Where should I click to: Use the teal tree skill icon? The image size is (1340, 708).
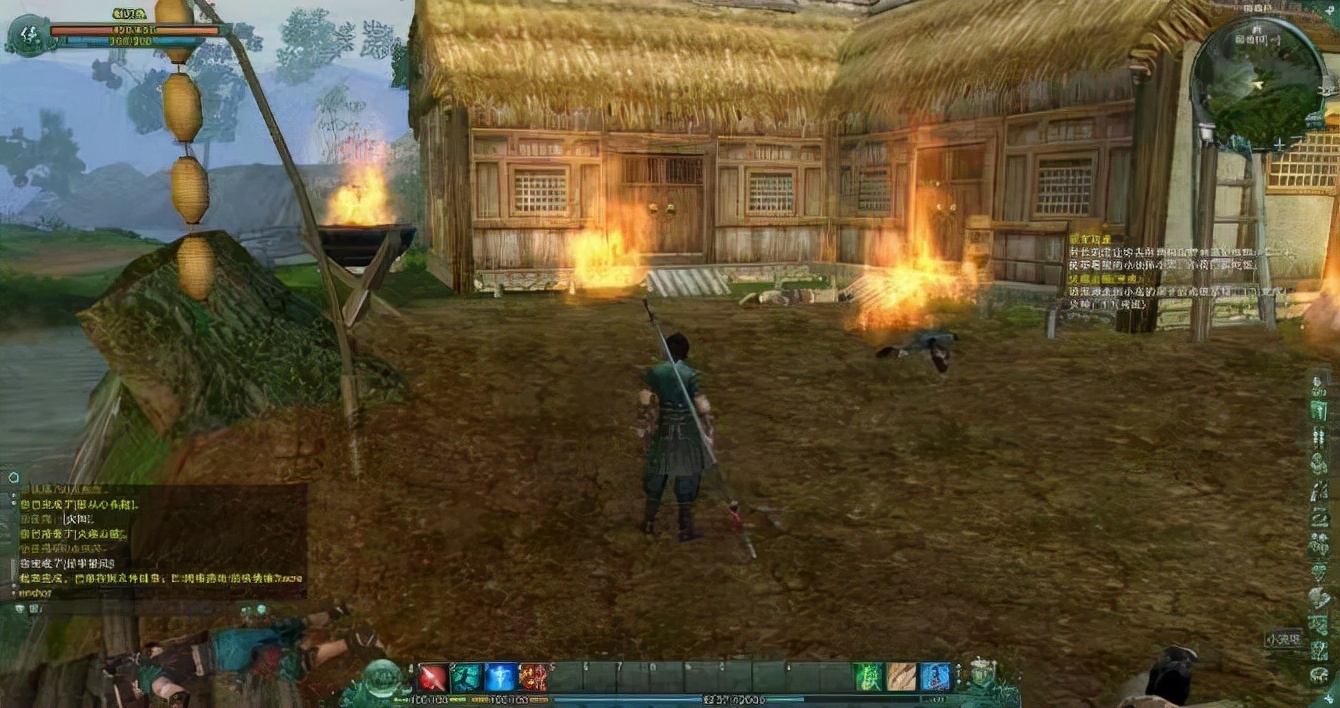click(466, 677)
